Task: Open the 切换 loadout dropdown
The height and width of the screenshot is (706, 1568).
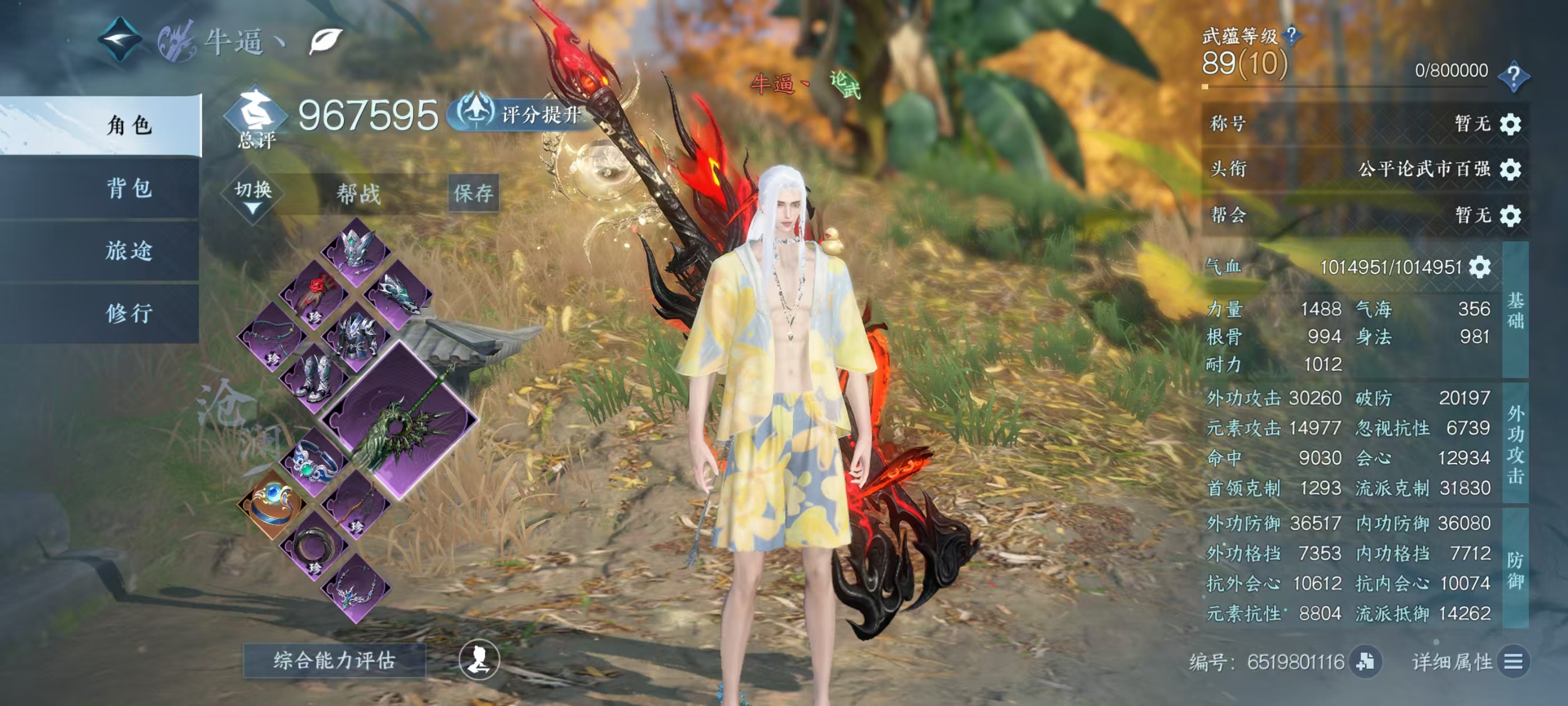Action: tap(253, 195)
